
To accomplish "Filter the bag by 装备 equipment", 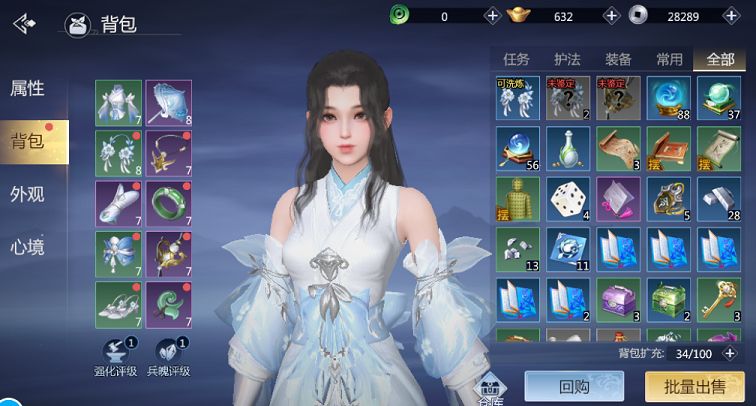I will pos(618,59).
